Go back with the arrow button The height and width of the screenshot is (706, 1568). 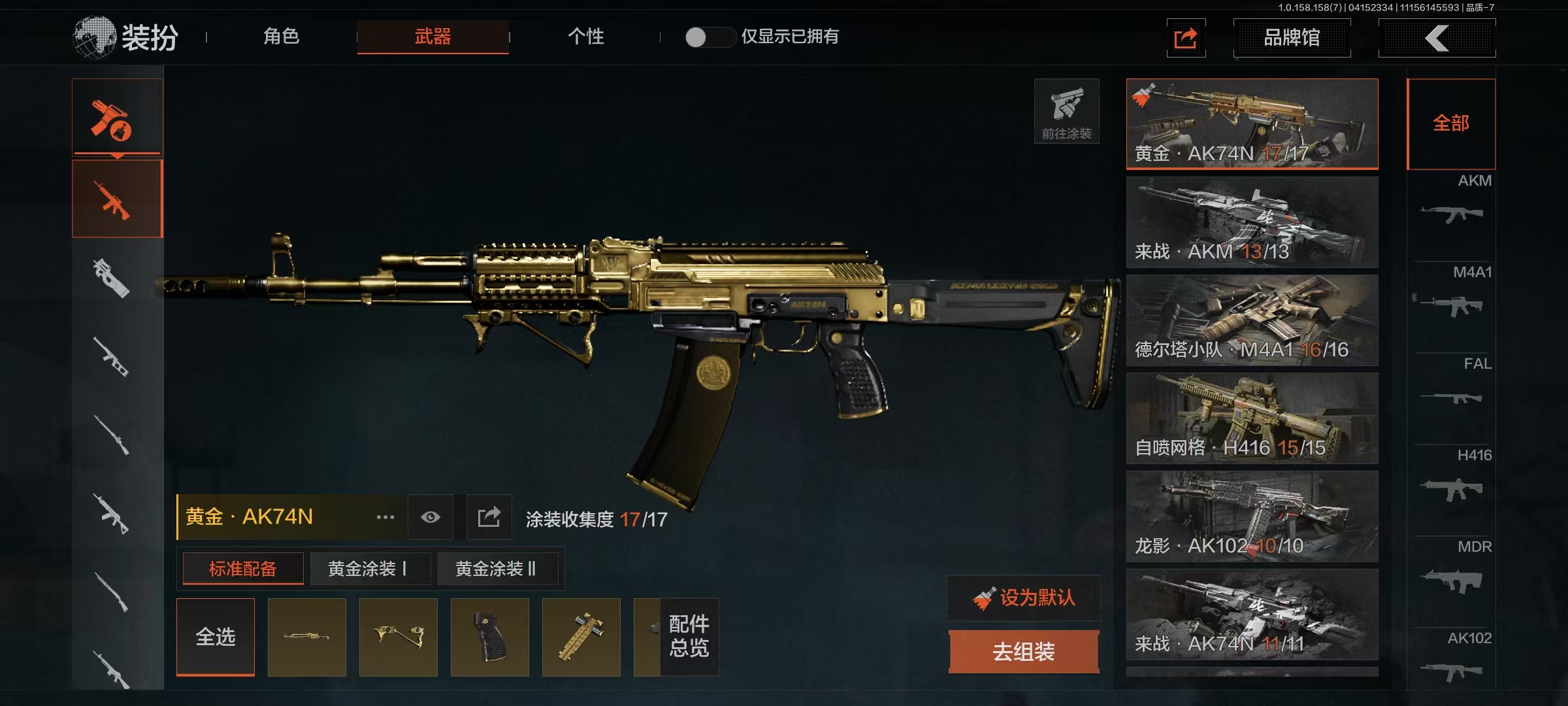point(1437,38)
